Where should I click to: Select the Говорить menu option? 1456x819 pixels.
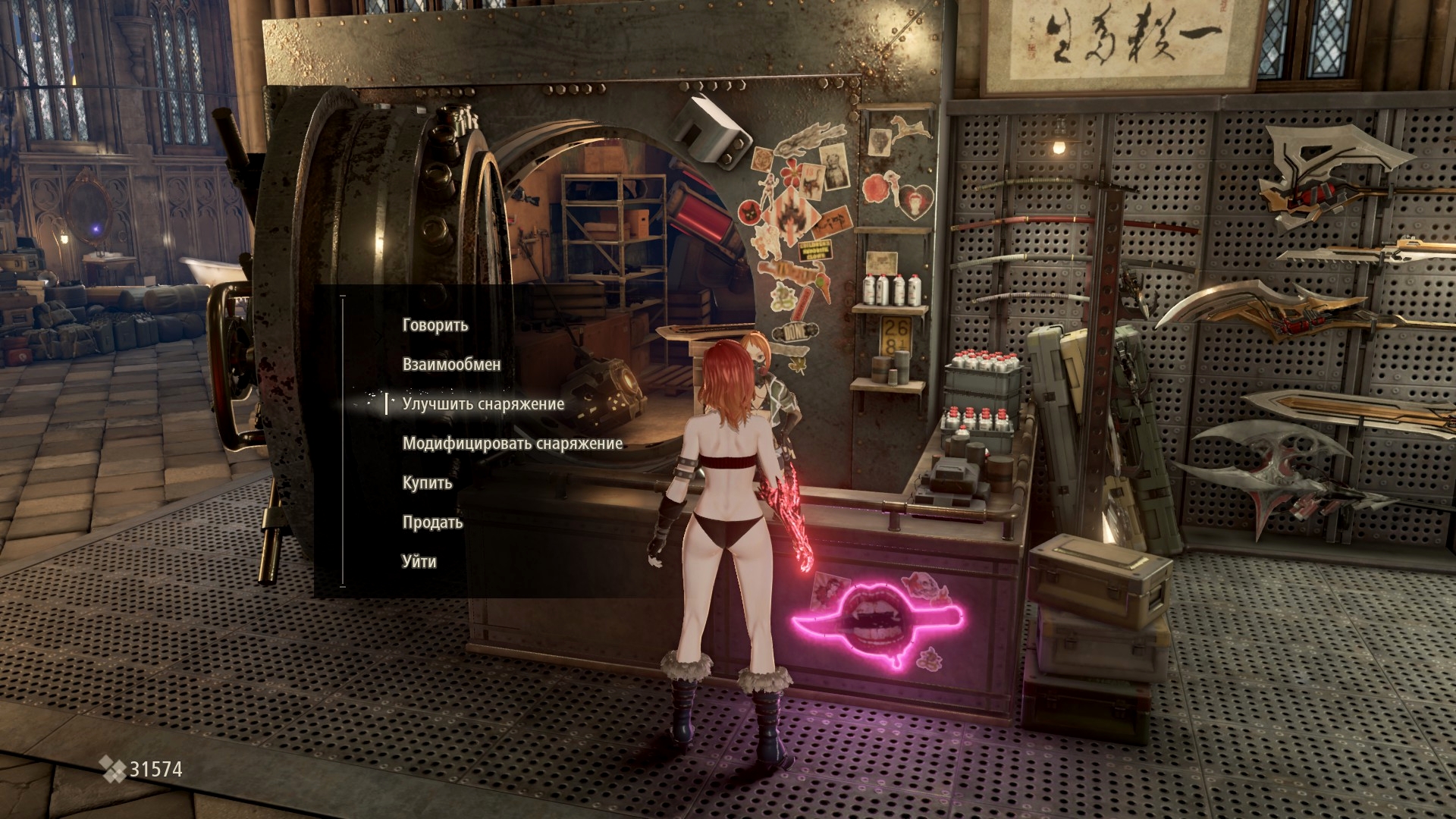[435, 325]
